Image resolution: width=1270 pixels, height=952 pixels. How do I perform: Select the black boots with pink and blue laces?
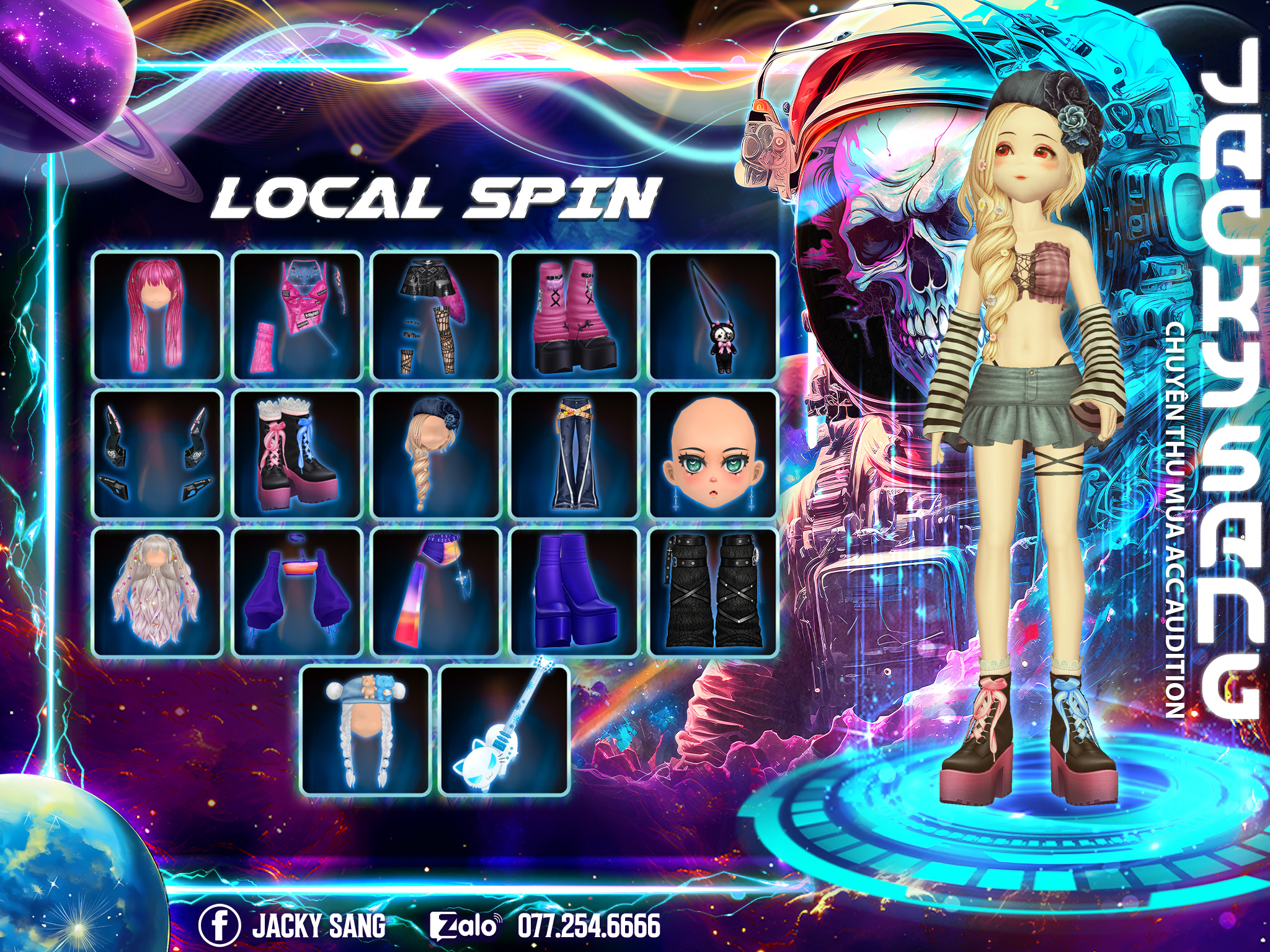tap(297, 454)
